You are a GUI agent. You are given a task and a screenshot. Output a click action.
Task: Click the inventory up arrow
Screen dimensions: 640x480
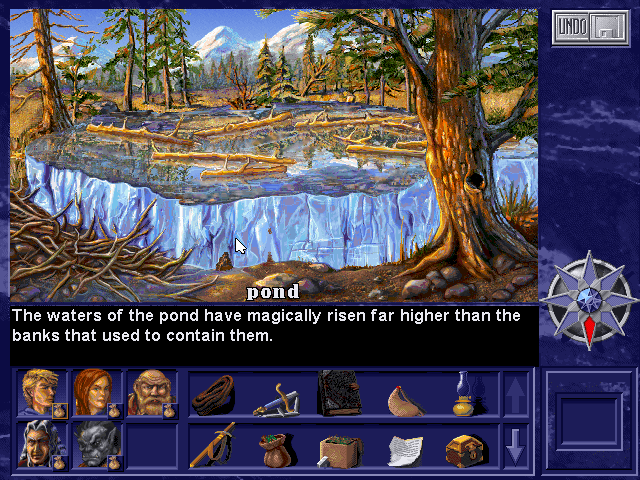(515, 393)
